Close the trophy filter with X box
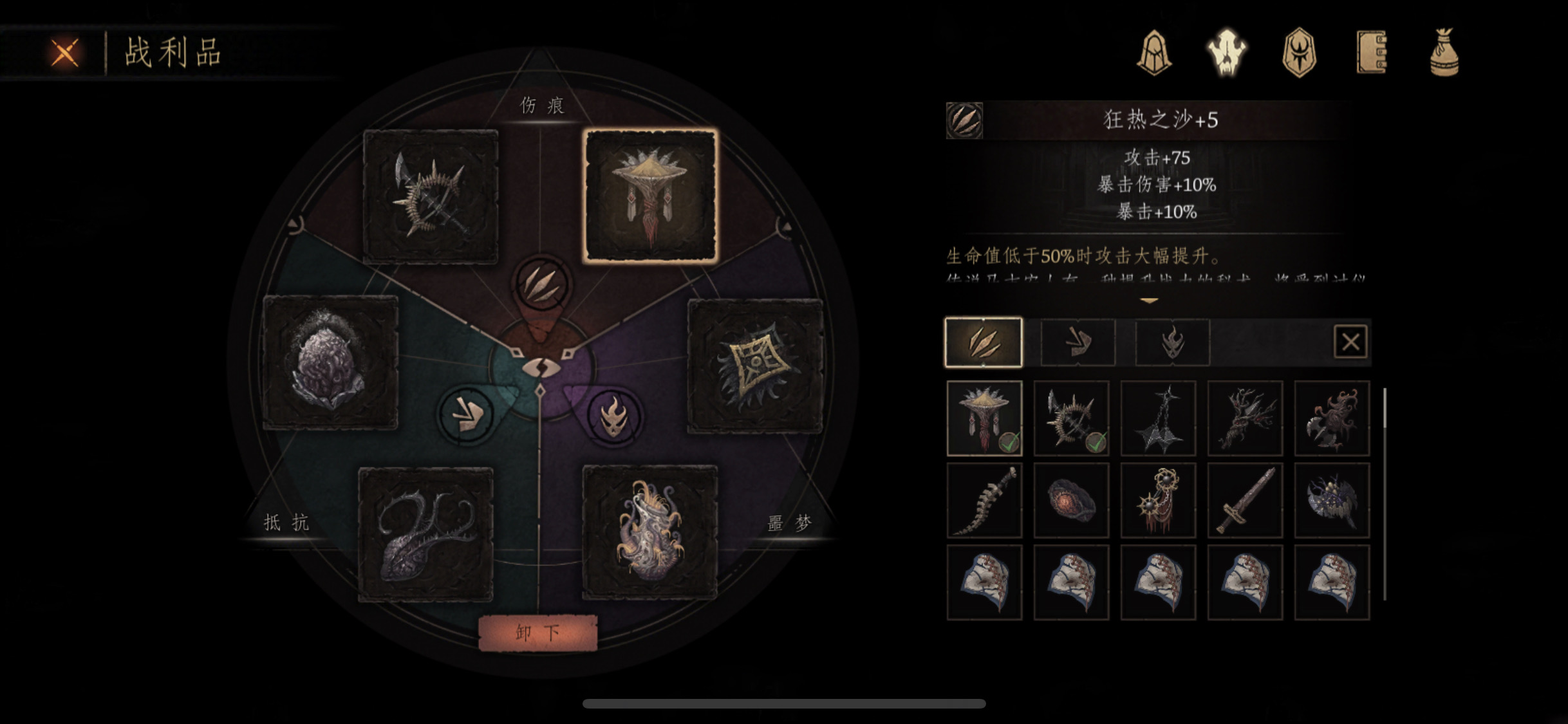The width and height of the screenshot is (1568, 724). click(x=1350, y=342)
